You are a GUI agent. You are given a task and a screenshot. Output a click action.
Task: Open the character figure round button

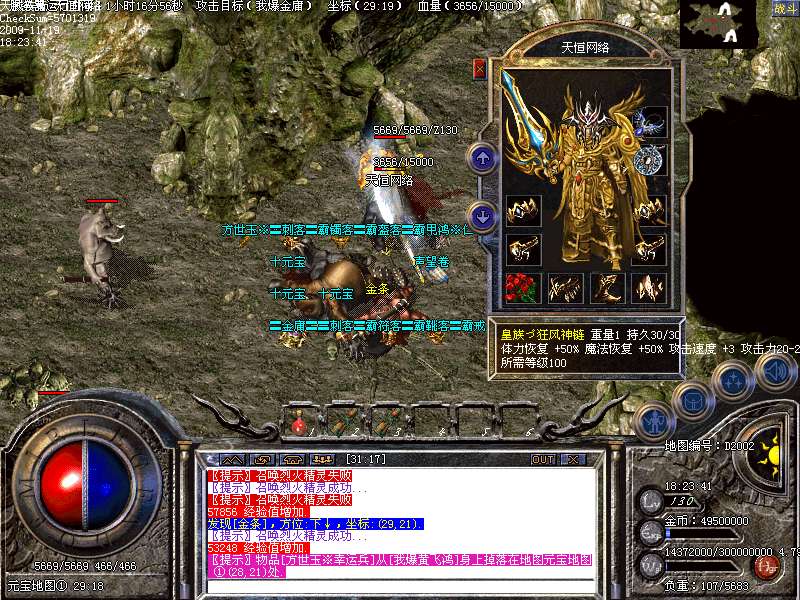(653, 422)
